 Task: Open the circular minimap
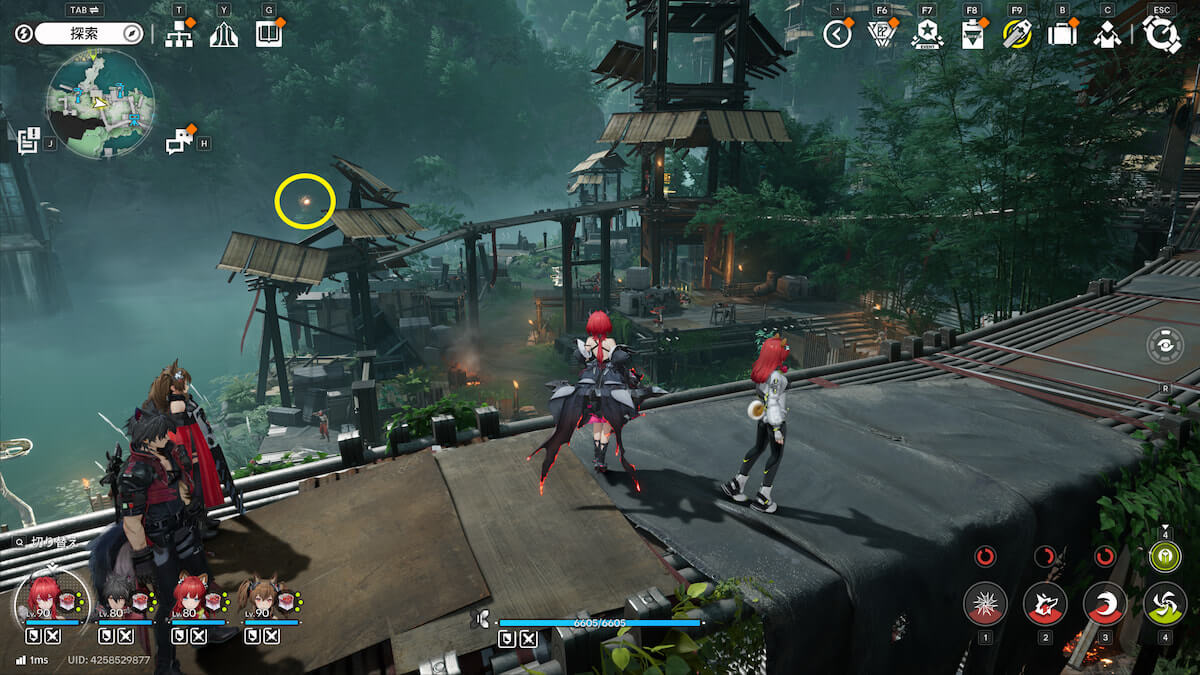coord(100,103)
